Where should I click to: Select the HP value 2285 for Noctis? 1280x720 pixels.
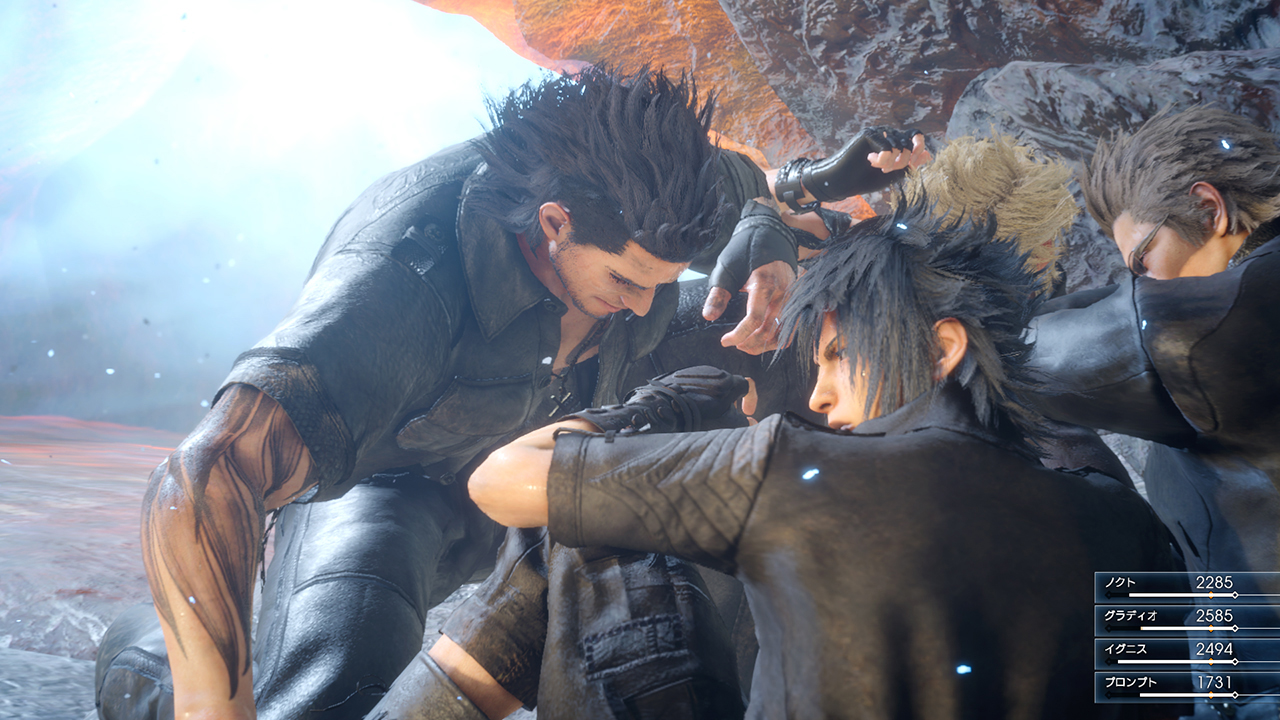[1215, 583]
